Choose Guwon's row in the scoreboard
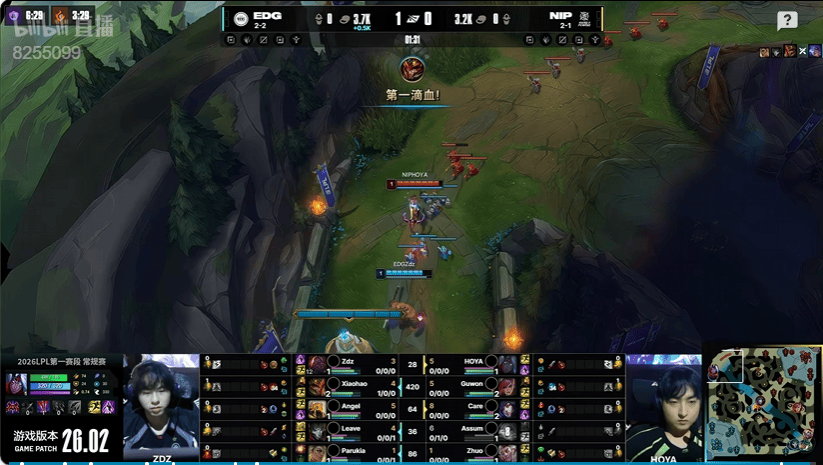Screen dimensions: 823x465 click(x=470, y=386)
